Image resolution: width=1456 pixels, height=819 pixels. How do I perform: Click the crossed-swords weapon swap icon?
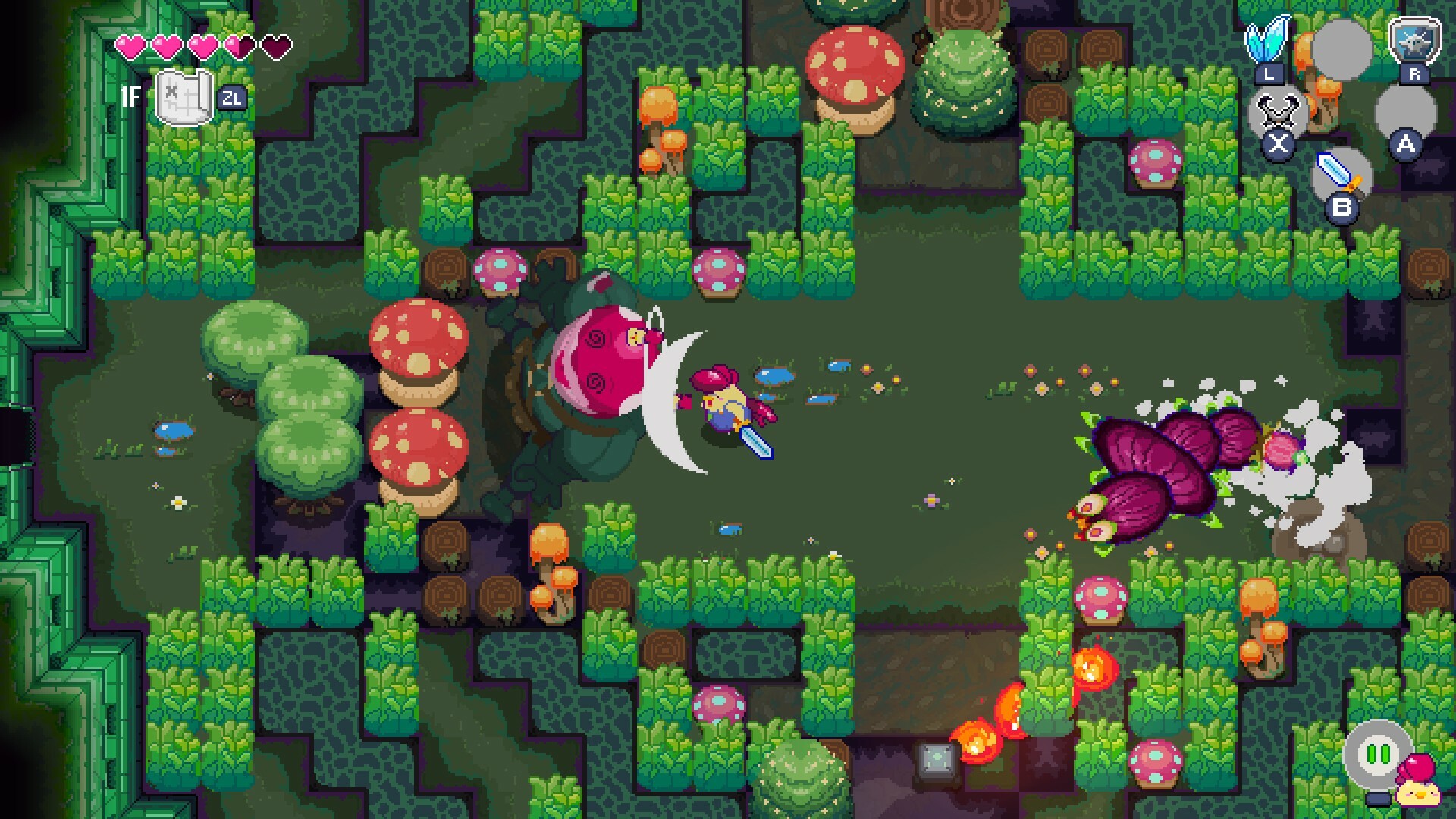[x=1276, y=110]
